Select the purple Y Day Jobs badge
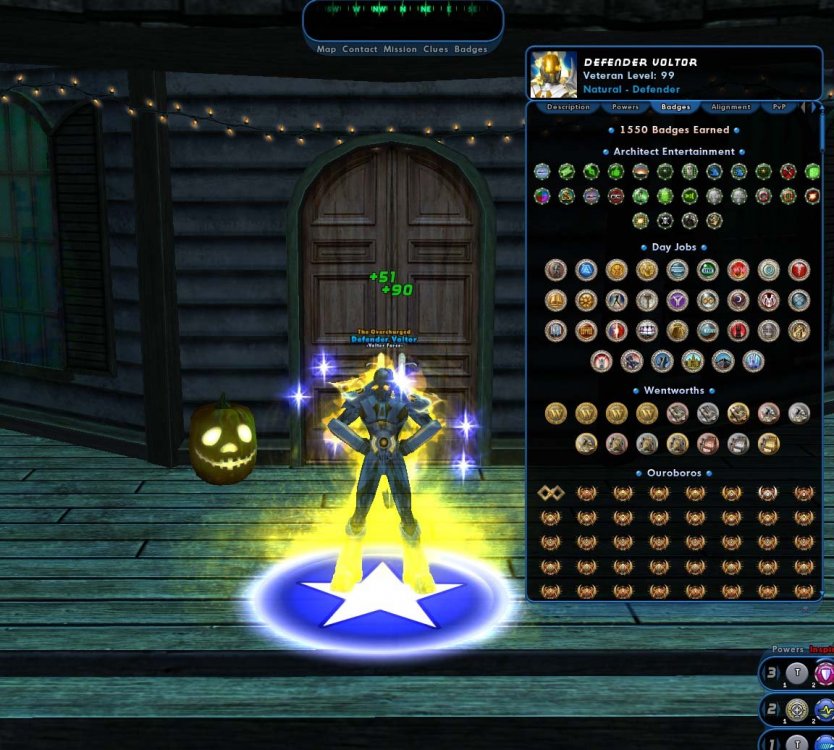Screen dimensions: 834x750 coord(678,300)
